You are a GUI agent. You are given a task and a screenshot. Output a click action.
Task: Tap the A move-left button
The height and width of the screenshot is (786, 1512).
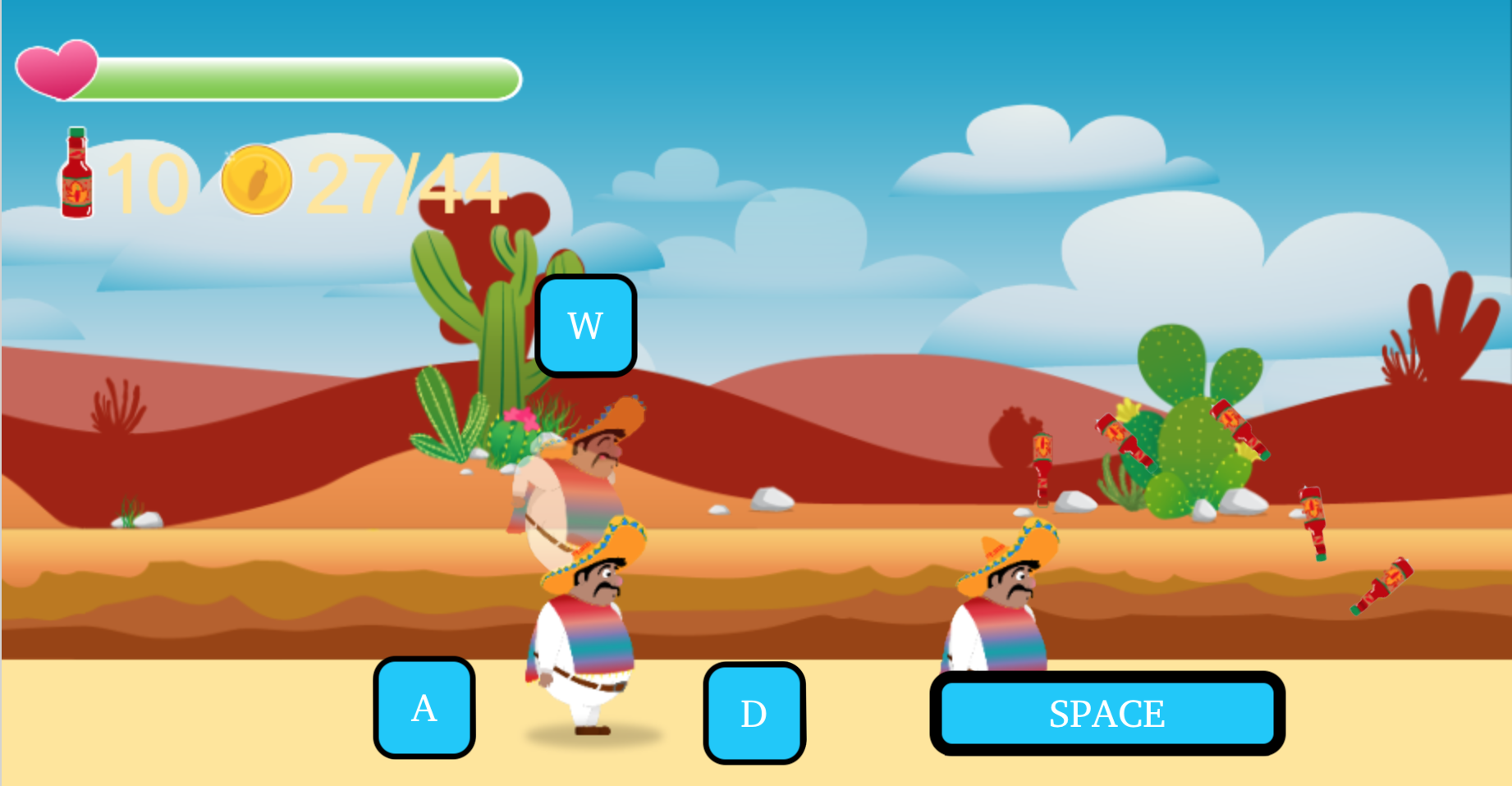424,707
